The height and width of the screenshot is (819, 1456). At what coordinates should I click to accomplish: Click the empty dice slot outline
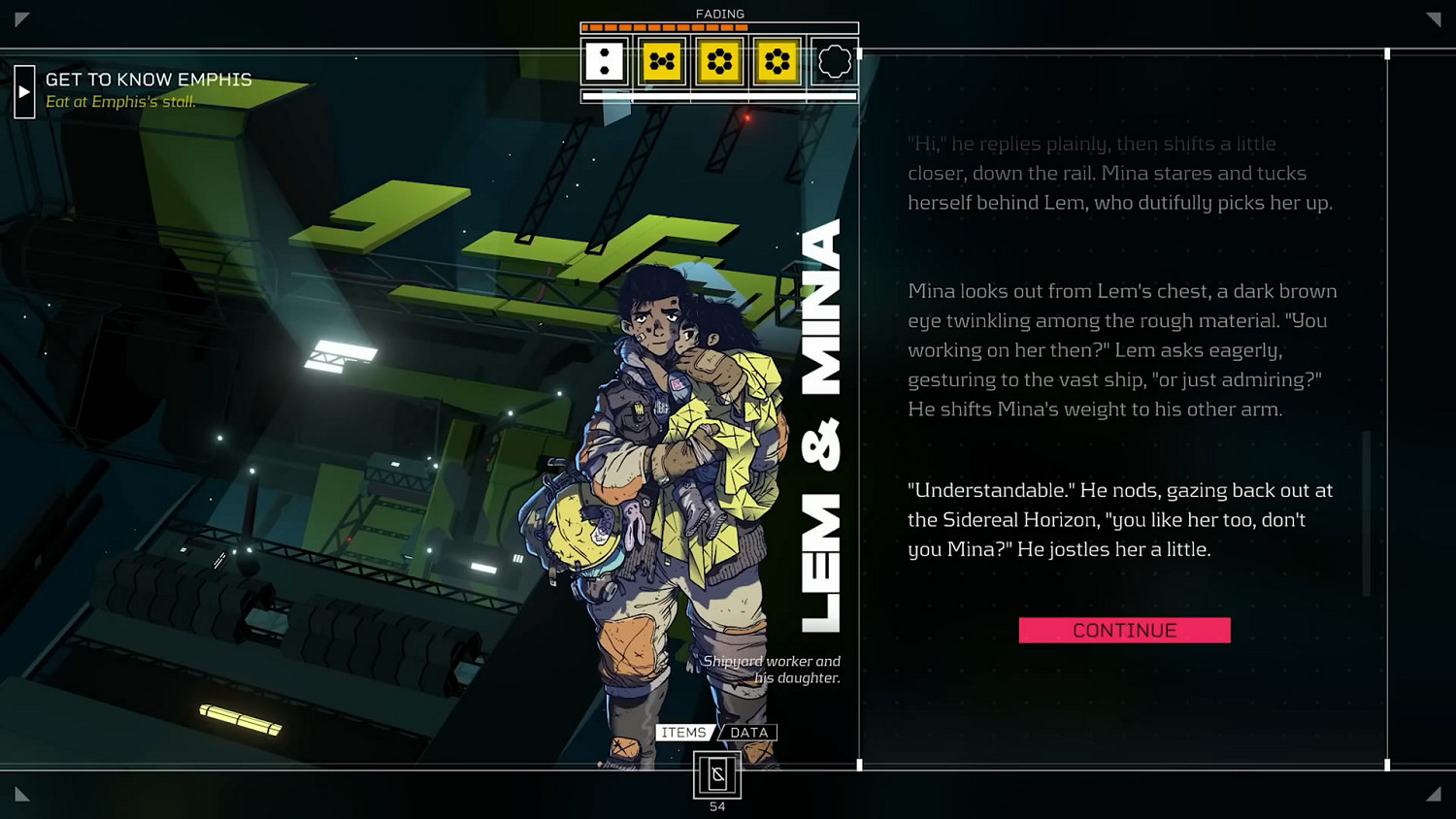[x=834, y=62]
